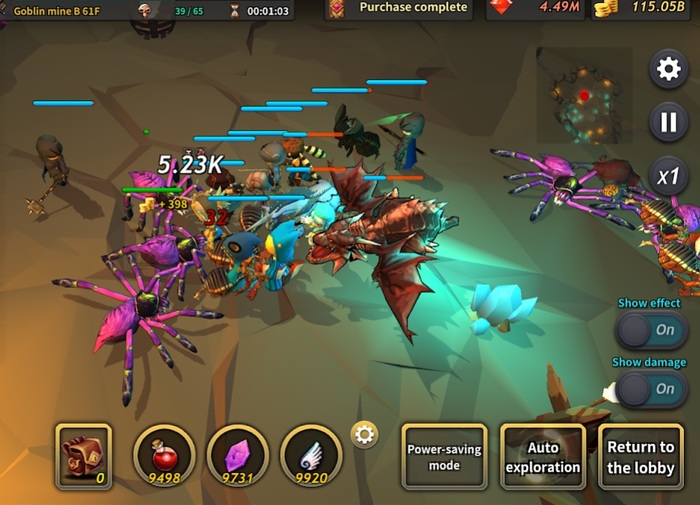
Task: Change the x1 game speed
Action: (x=667, y=177)
